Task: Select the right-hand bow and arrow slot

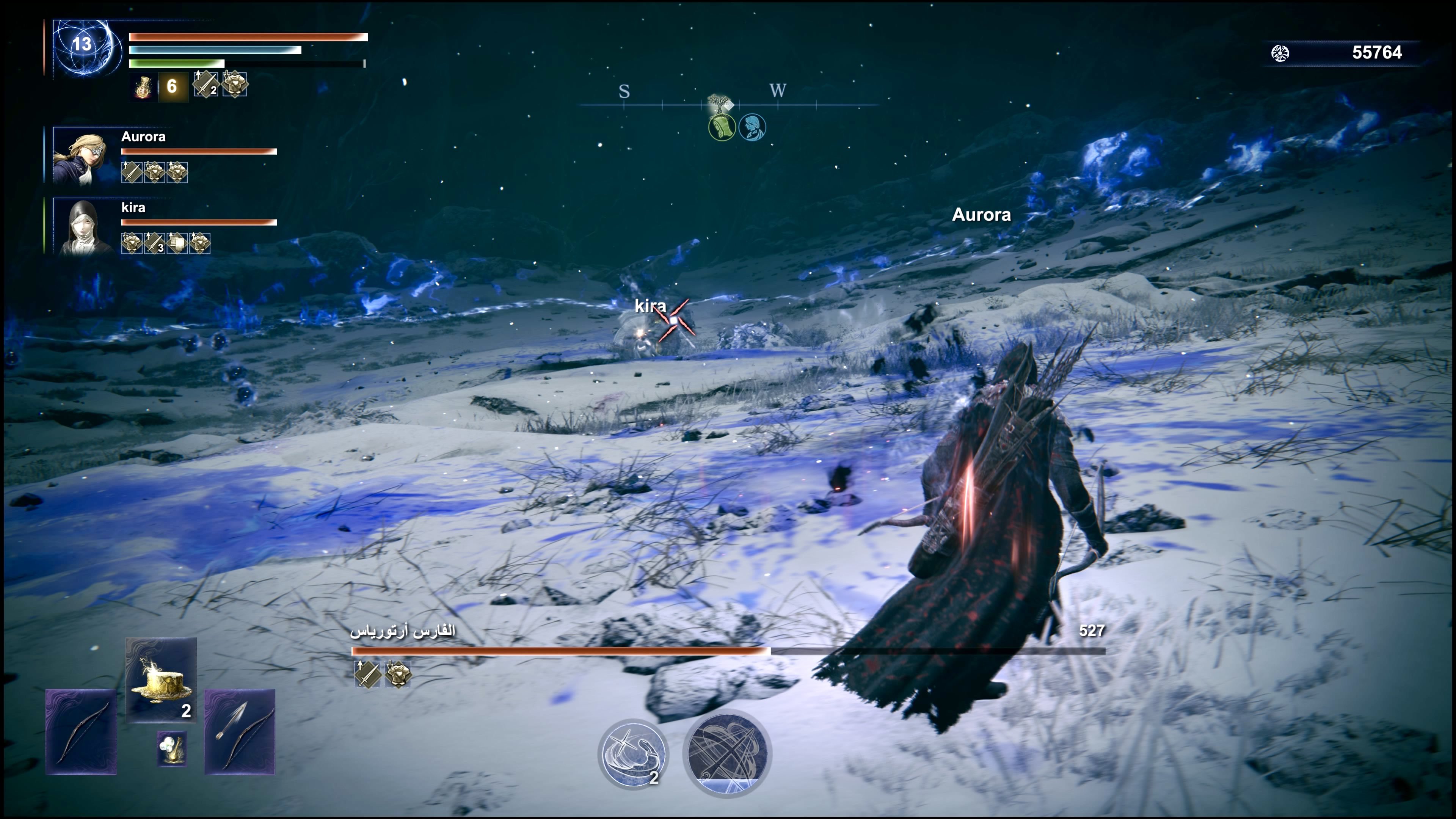Action: 240,731
